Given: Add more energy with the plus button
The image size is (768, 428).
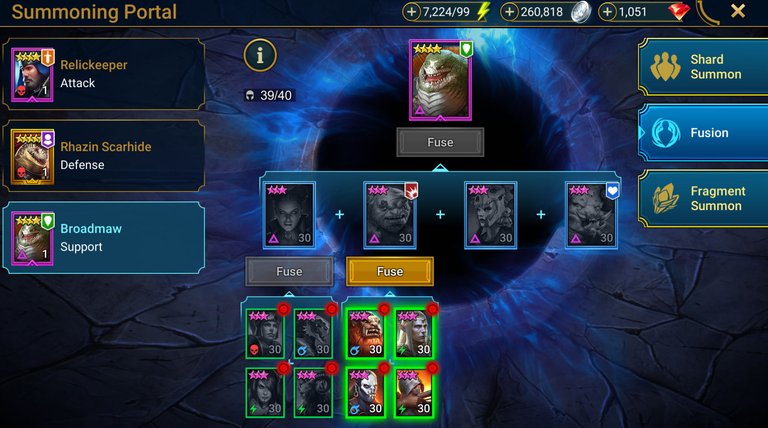Looking at the screenshot, I should [x=412, y=12].
